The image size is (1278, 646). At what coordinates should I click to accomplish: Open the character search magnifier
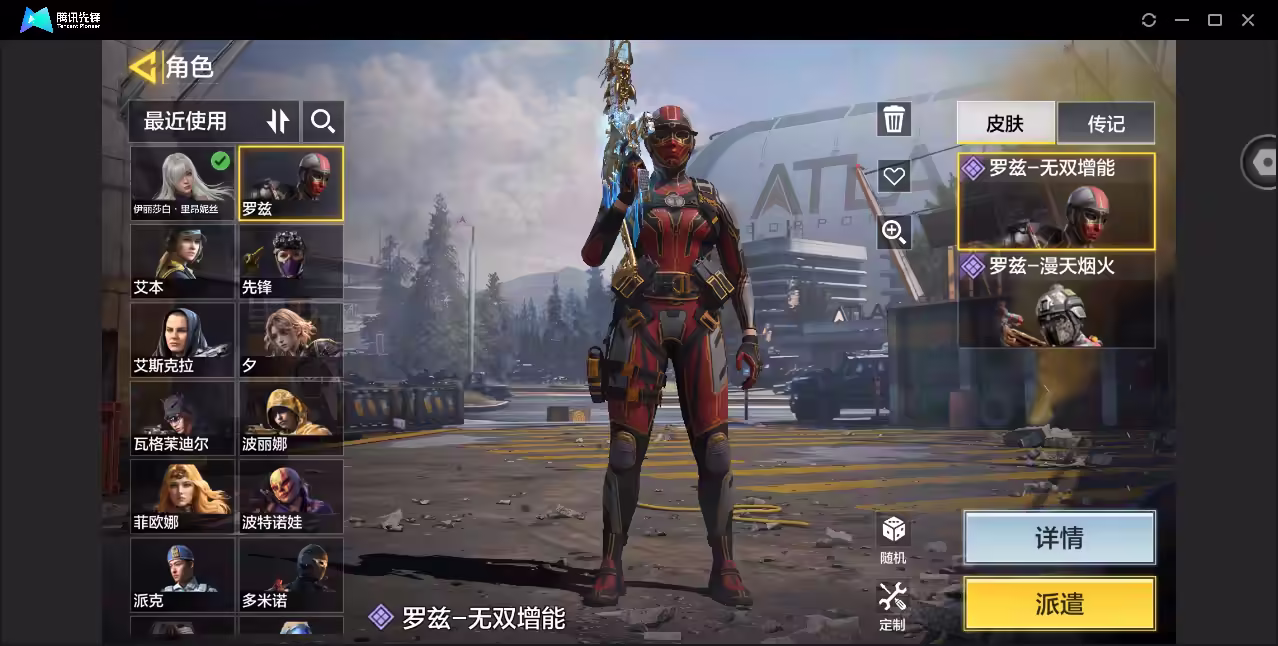(x=322, y=121)
